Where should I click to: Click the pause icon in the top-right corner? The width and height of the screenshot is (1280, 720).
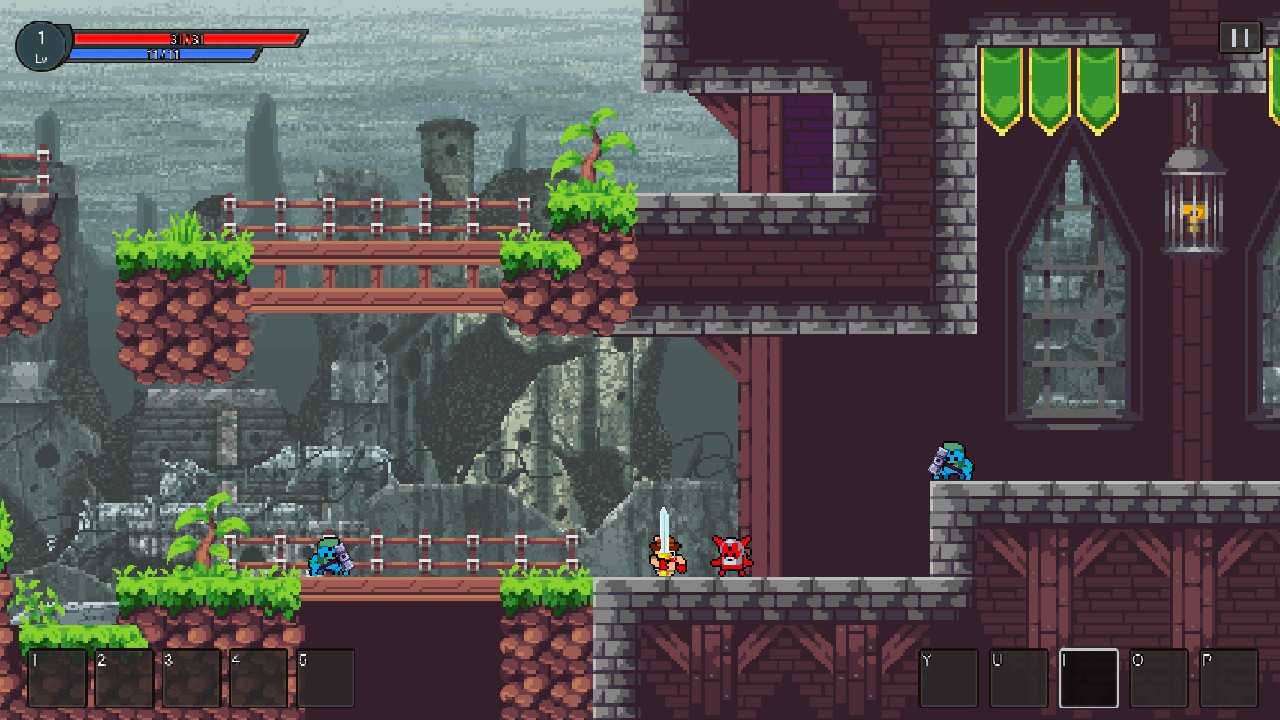[1239, 38]
